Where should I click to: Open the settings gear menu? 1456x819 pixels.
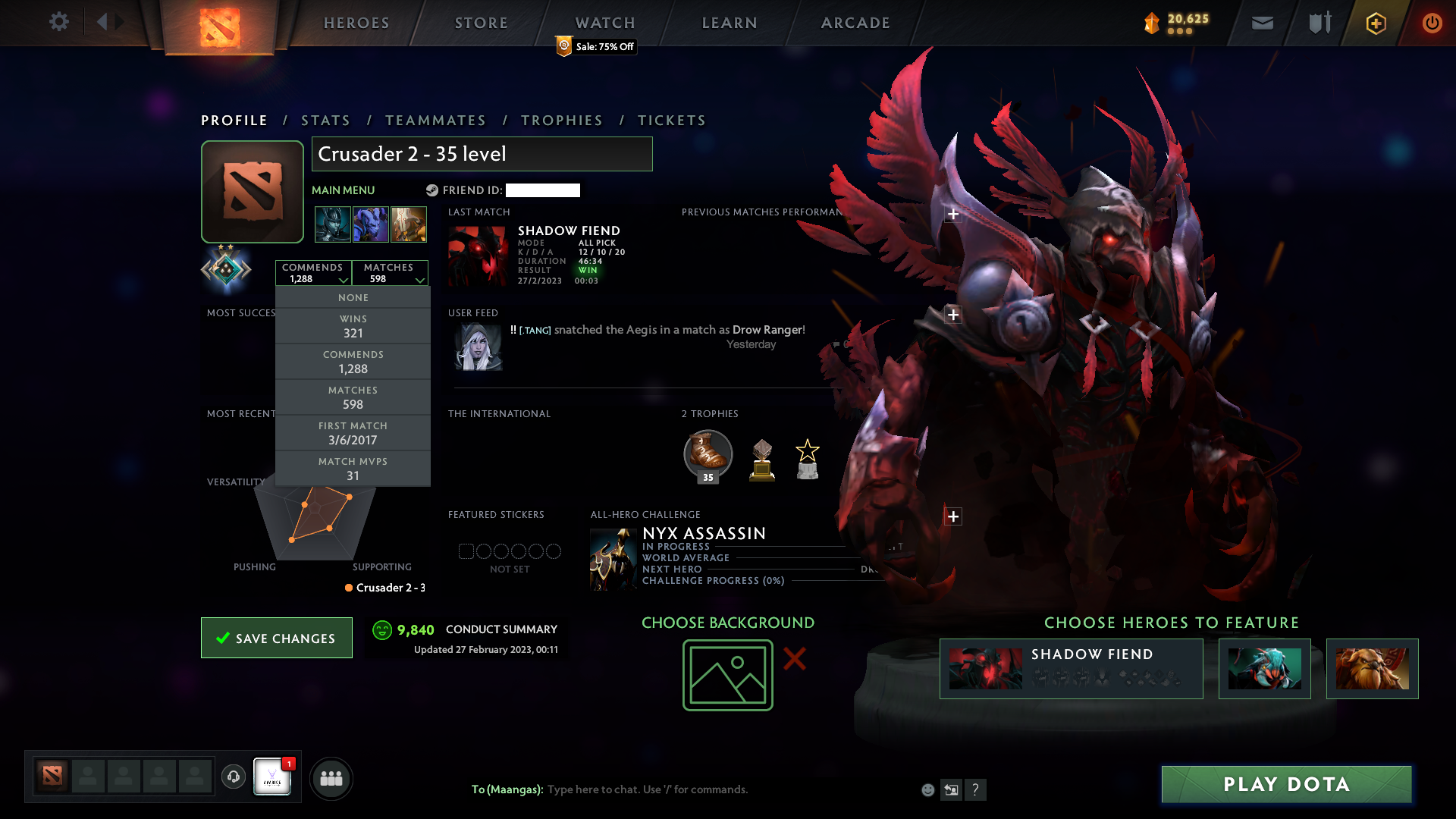59,22
